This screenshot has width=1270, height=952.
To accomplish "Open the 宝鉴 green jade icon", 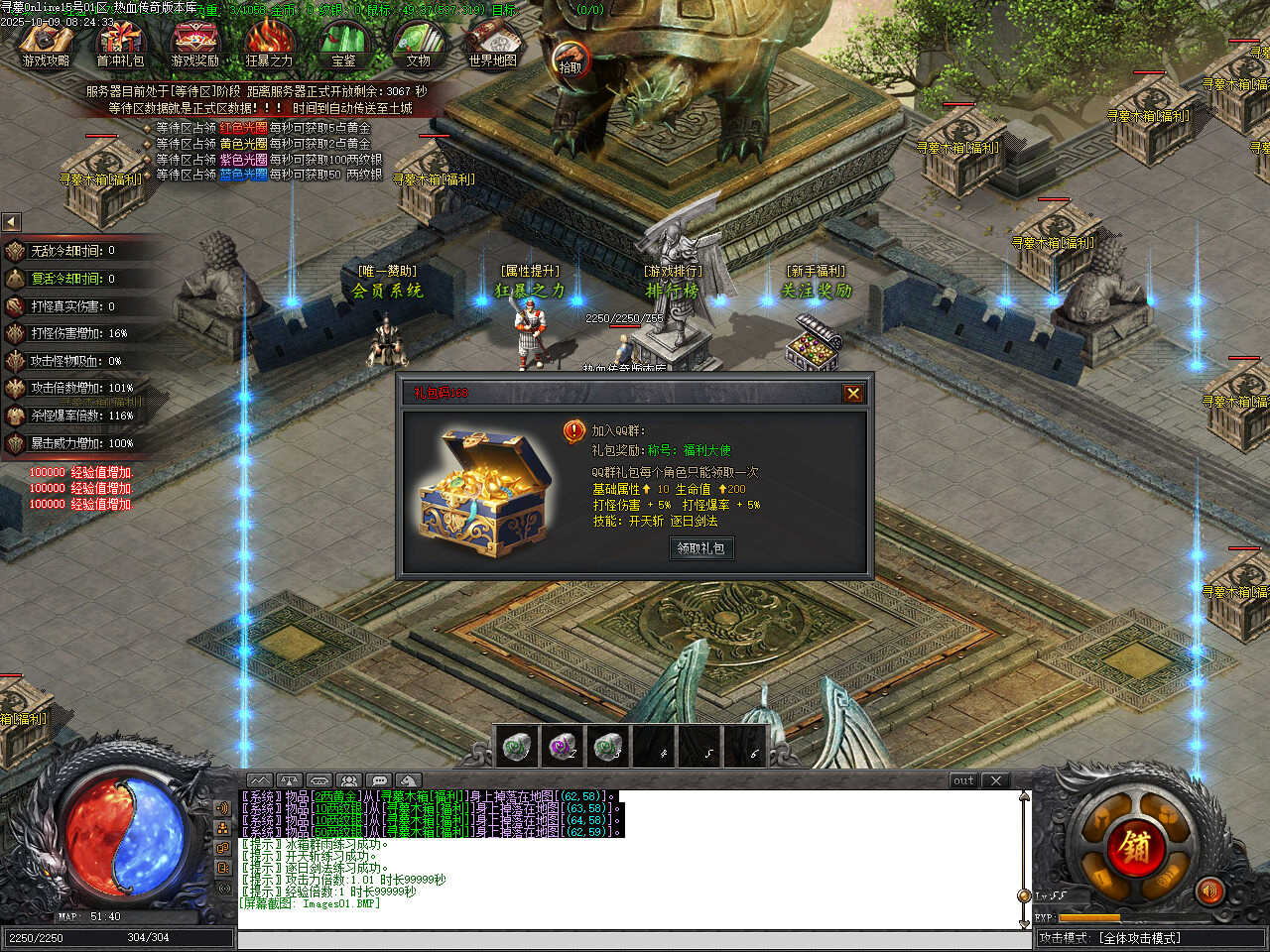I will point(343,44).
